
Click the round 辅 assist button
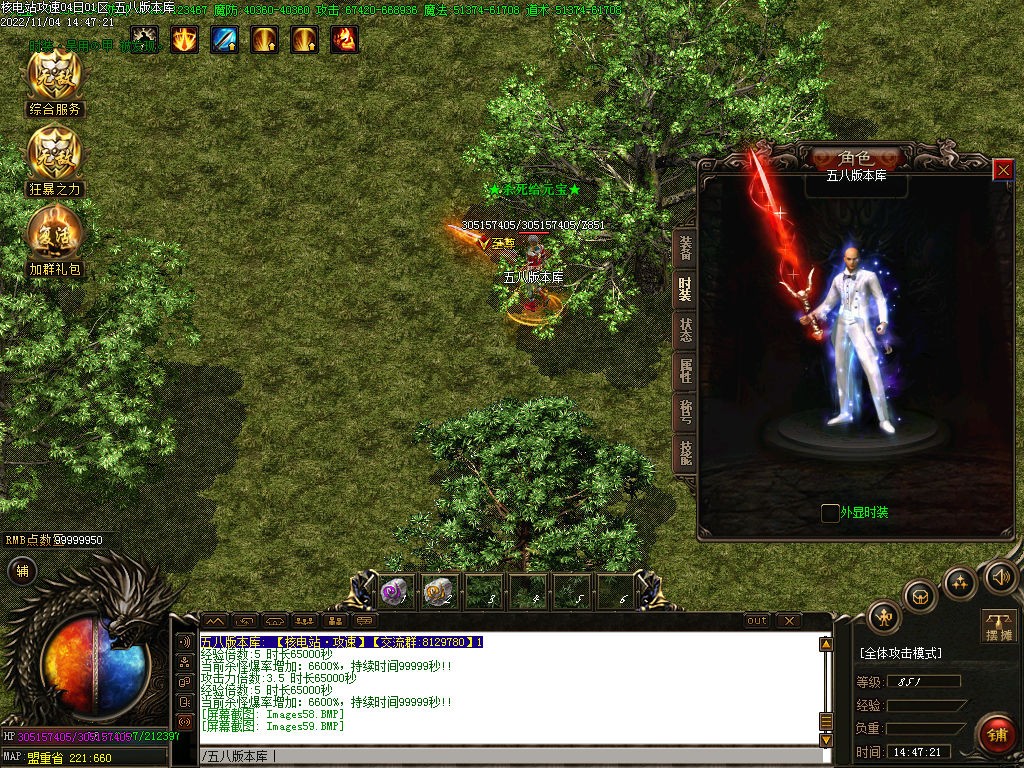tap(21, 571)
